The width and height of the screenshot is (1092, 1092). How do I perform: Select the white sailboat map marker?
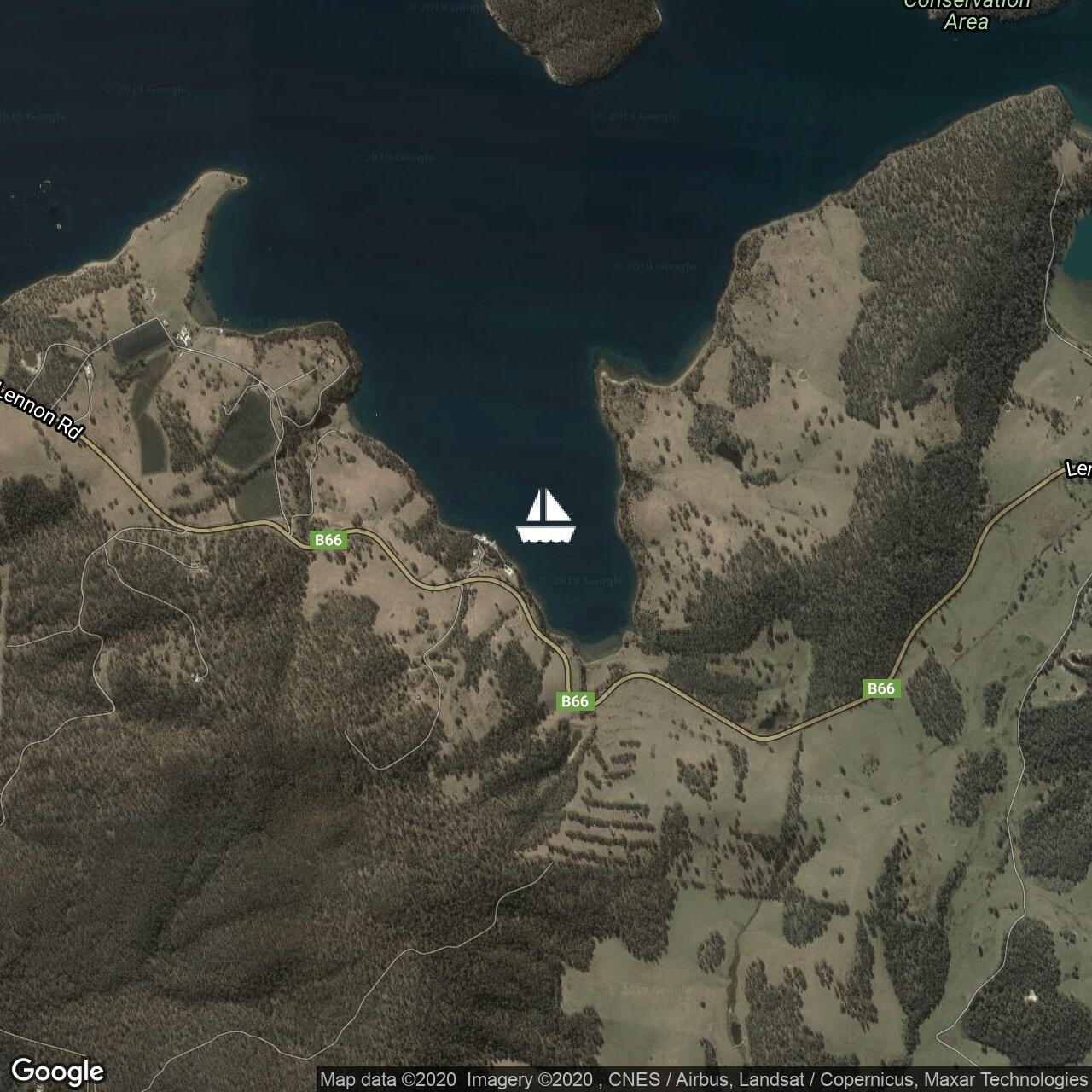(x=546, y=516)
